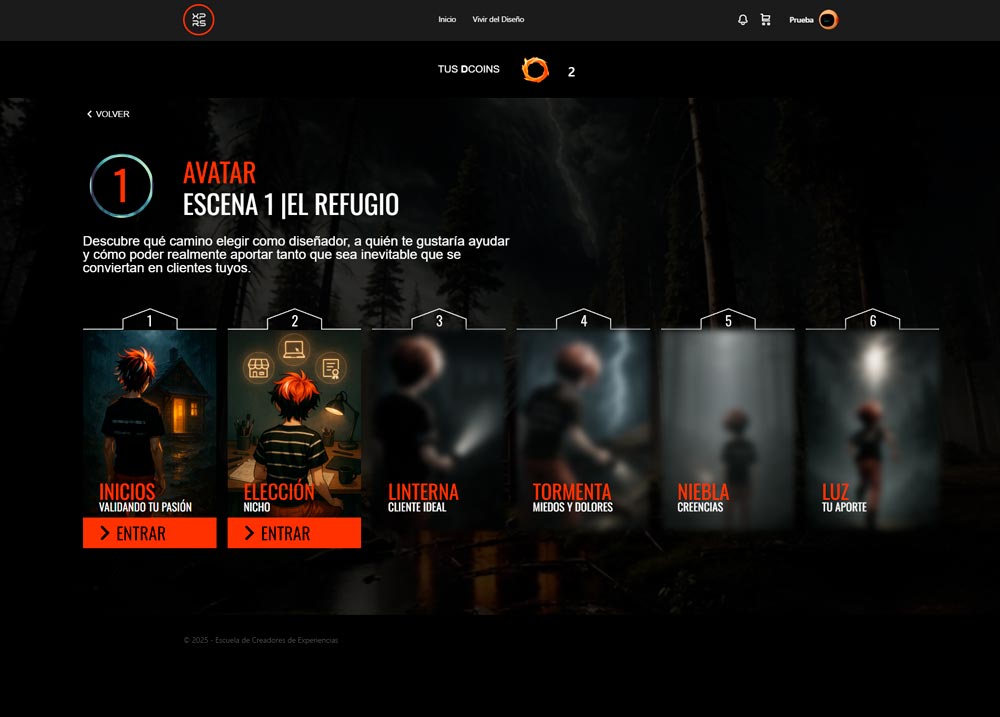Screen dimensions: 1000x717
Task: Open the Prueba profile avatar
Action: click(828, 20)
